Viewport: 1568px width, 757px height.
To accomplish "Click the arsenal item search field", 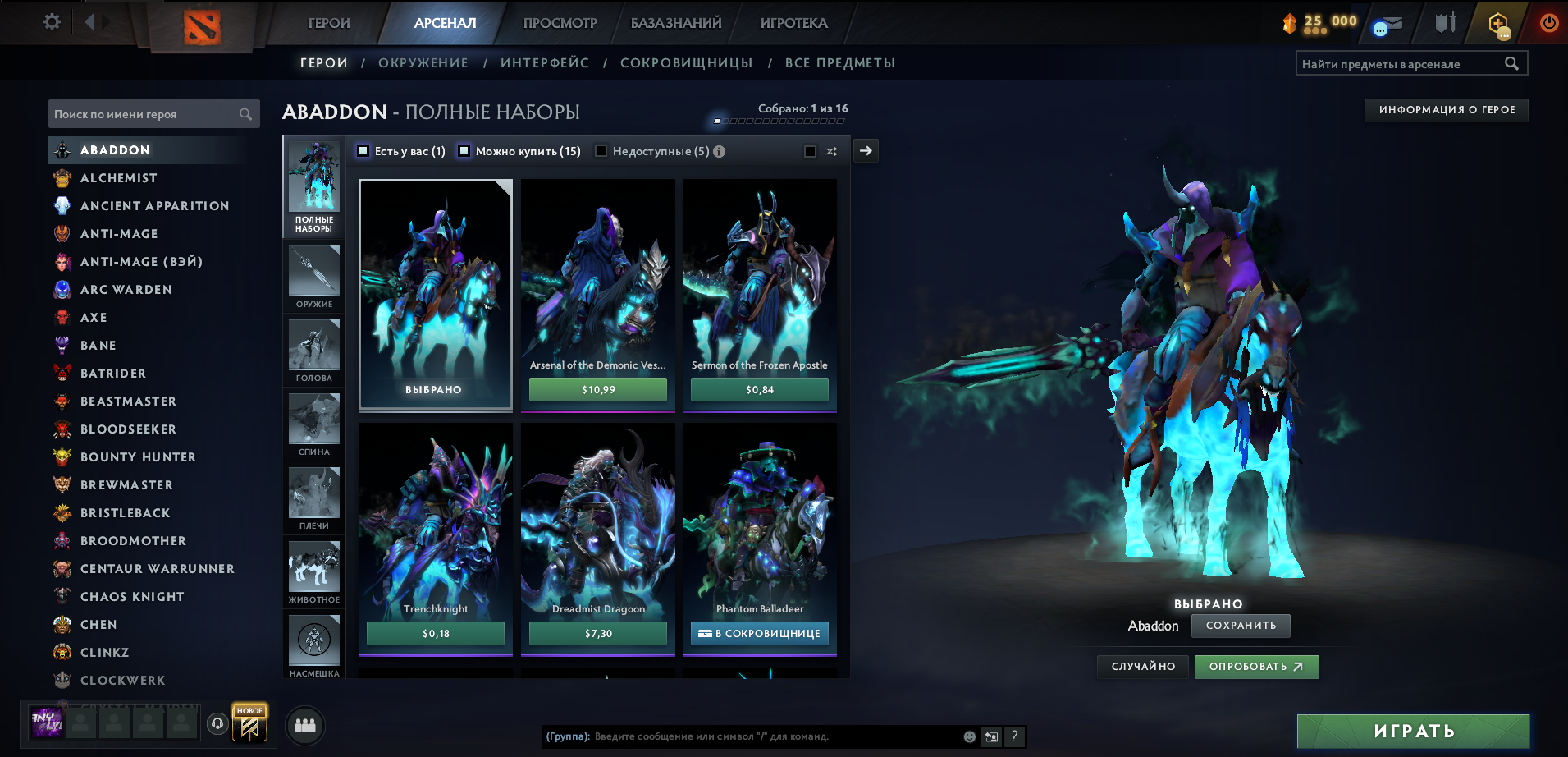I will pos(1401,64).
